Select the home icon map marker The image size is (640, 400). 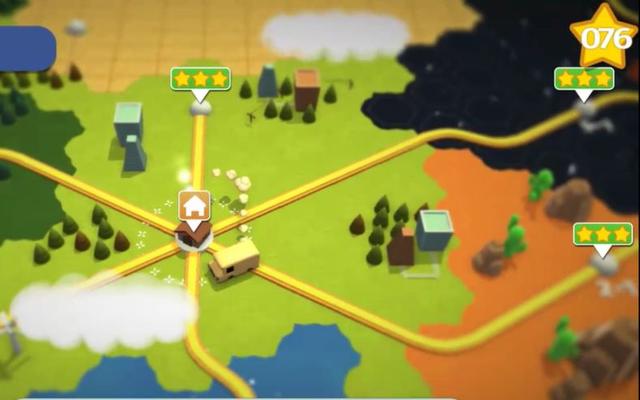point(195,206)
